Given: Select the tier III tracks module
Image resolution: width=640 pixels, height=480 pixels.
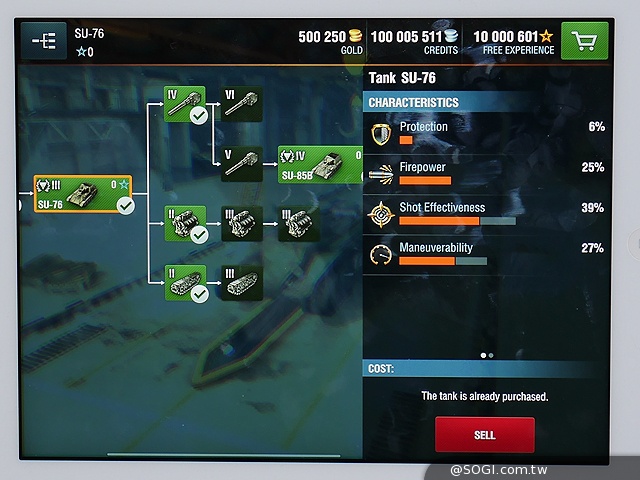Looking at the screenshot, I should (x=241, y=281).
